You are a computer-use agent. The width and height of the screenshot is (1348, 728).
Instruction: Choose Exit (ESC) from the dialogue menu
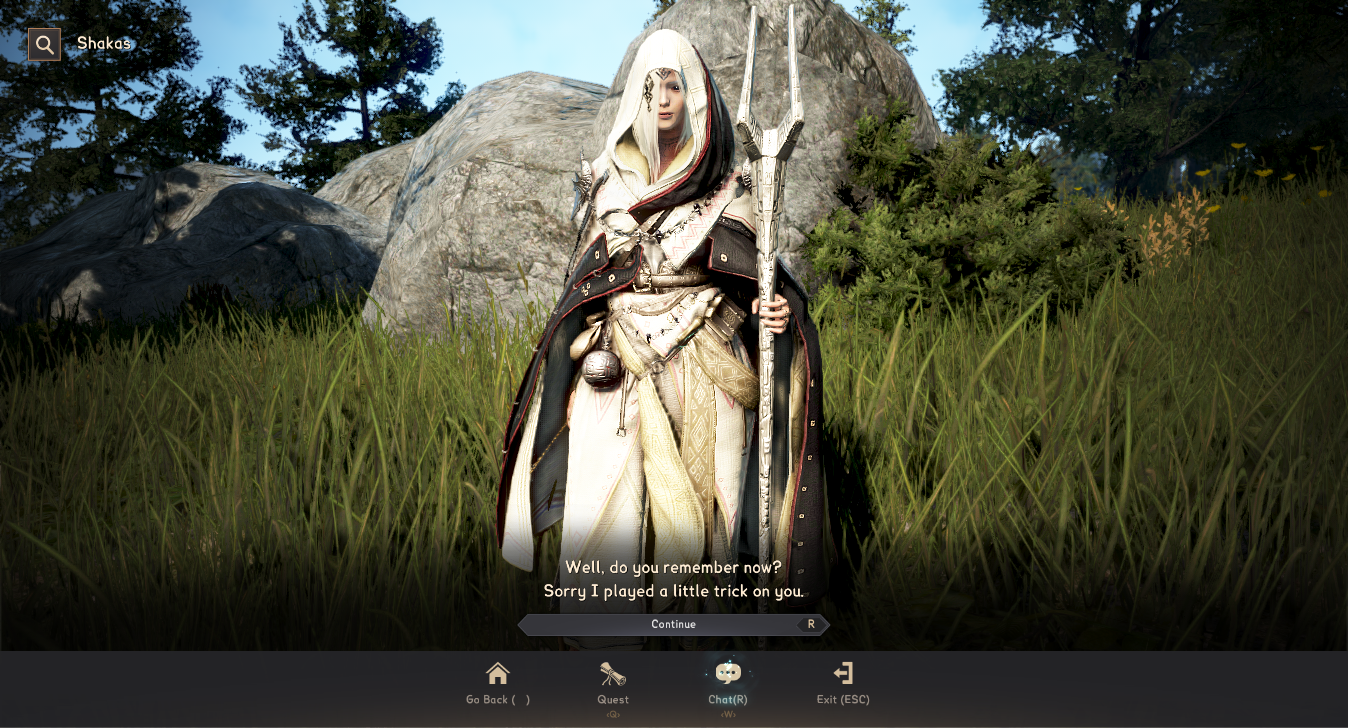coord(841,699)
